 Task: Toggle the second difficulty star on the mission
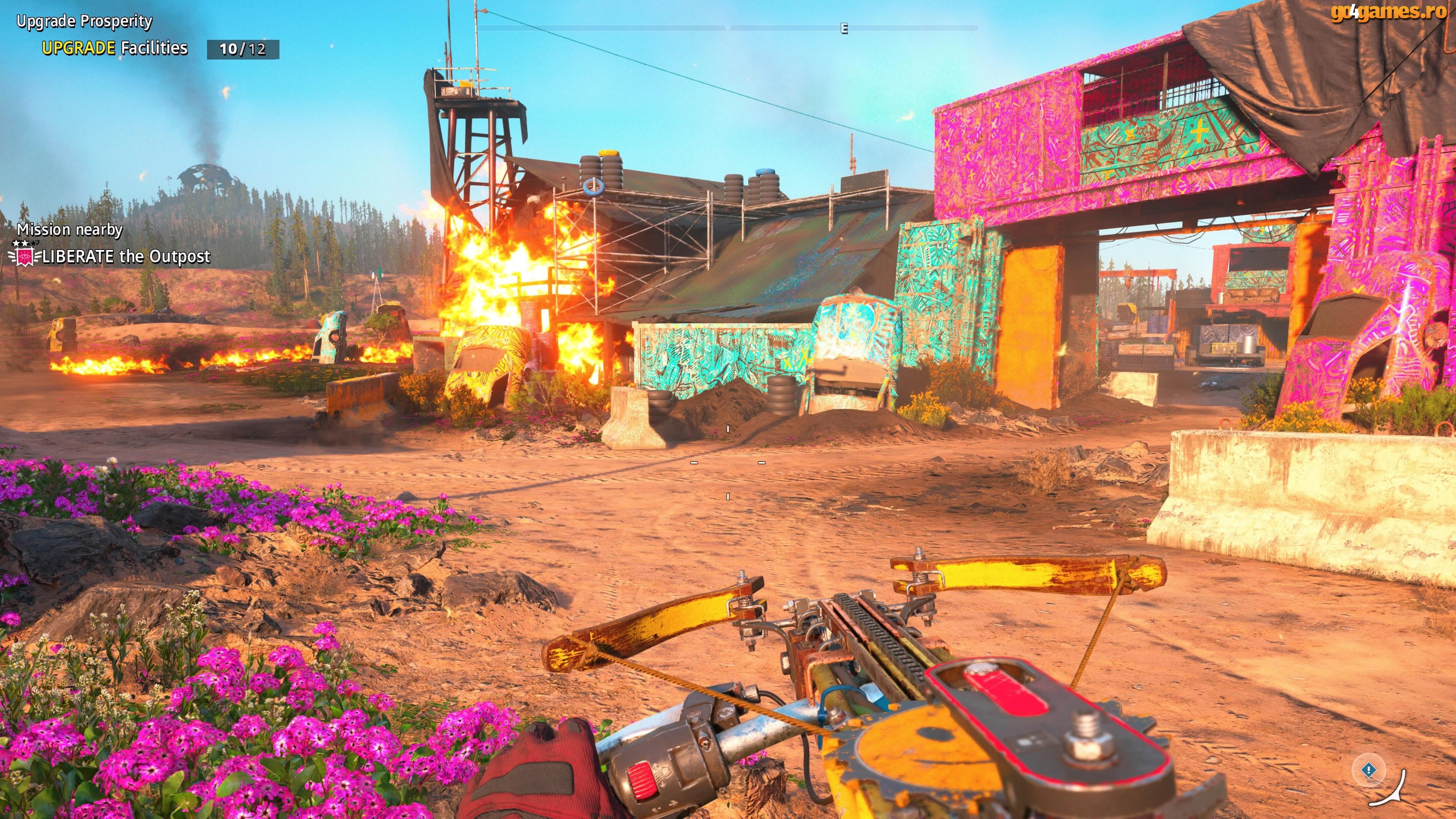[25, 243]
